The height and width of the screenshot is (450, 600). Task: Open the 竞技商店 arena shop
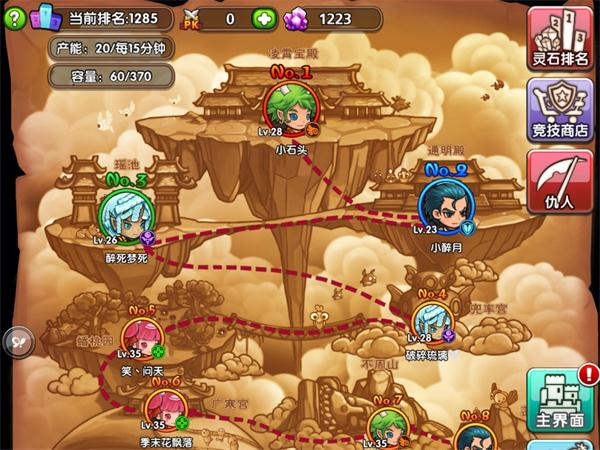(x=559, y=109)
